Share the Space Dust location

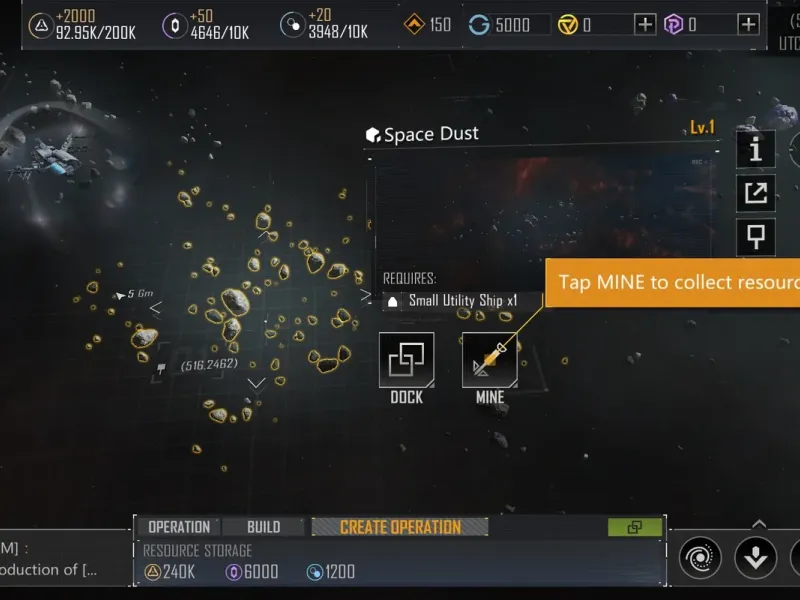756,193
